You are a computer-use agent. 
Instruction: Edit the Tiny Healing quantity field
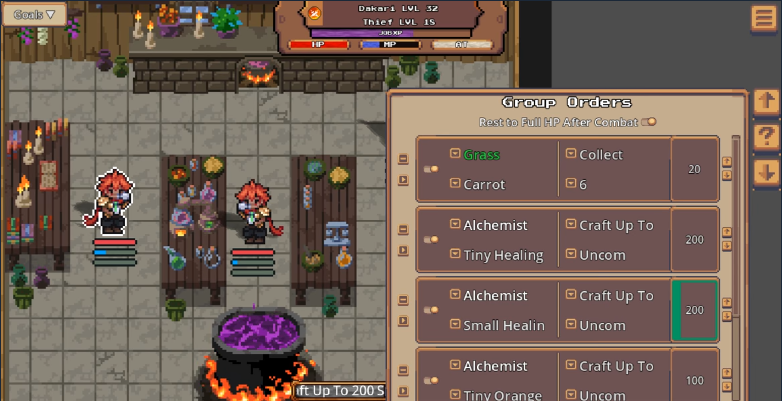pos(694,240)
